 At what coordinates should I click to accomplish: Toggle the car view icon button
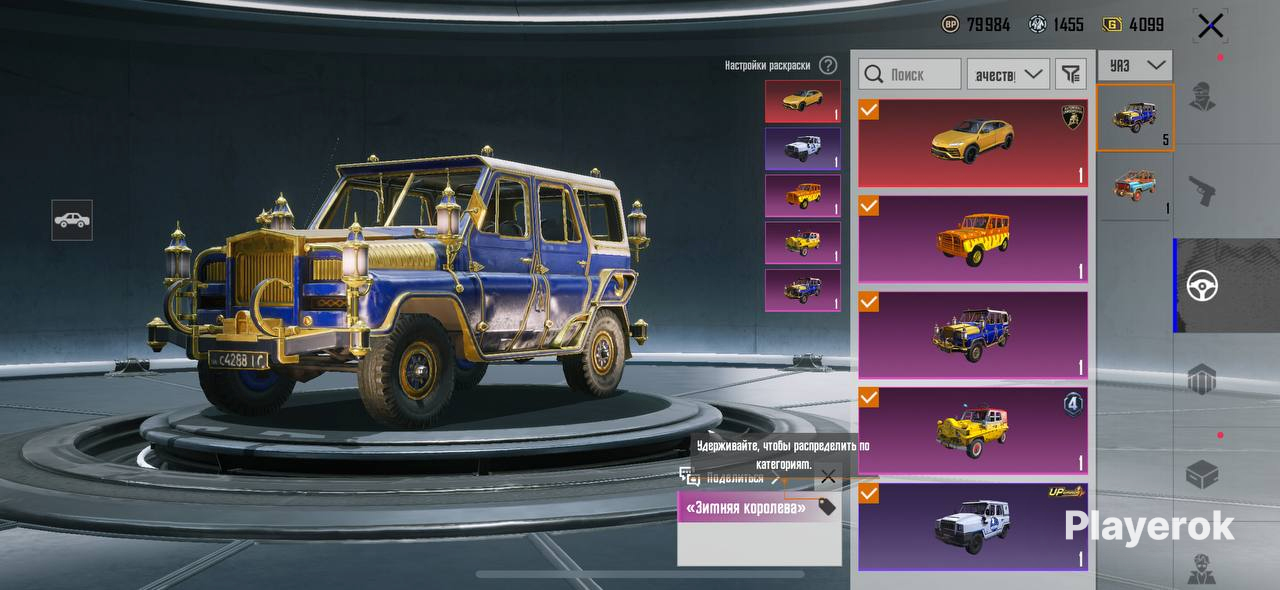pyautogui.click(x=72, y=220)
